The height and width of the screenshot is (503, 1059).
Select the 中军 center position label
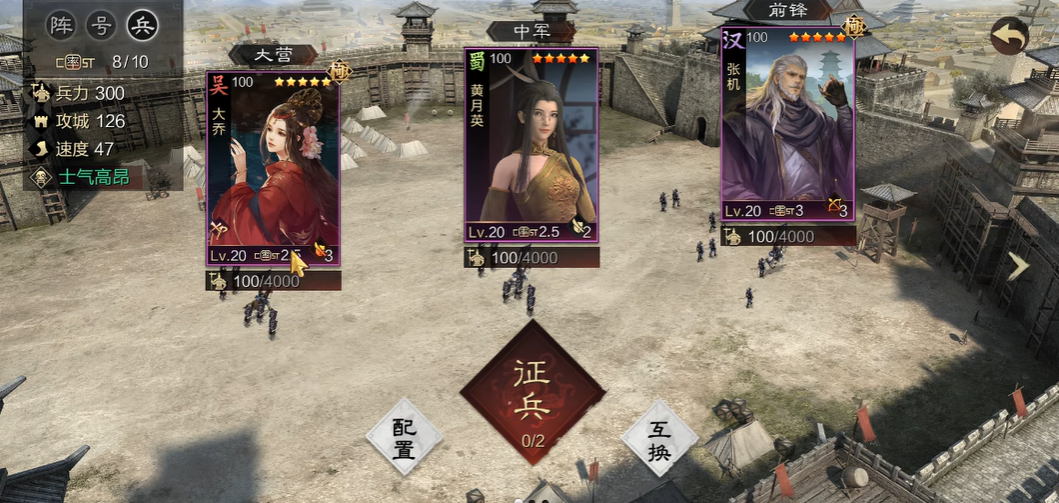[x=531, y=32]
